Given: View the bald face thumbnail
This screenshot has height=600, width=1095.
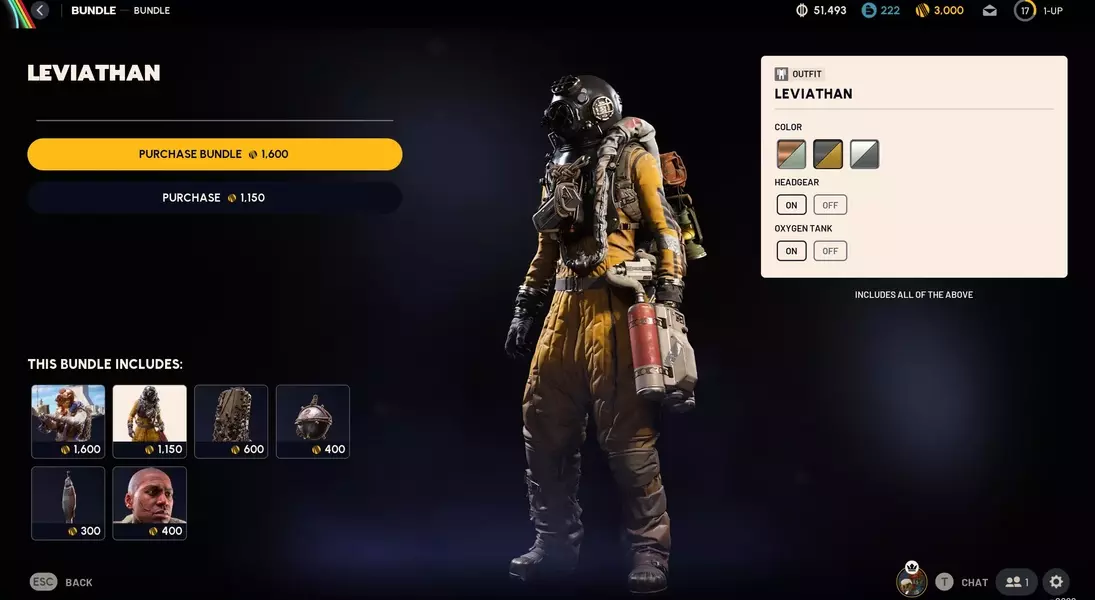Looking at the screenshot, I should [149, 503].
